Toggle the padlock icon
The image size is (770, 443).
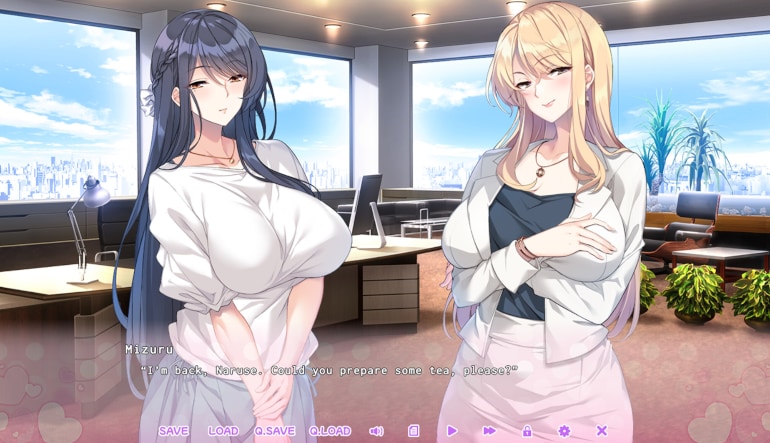(x=527, y=431)
